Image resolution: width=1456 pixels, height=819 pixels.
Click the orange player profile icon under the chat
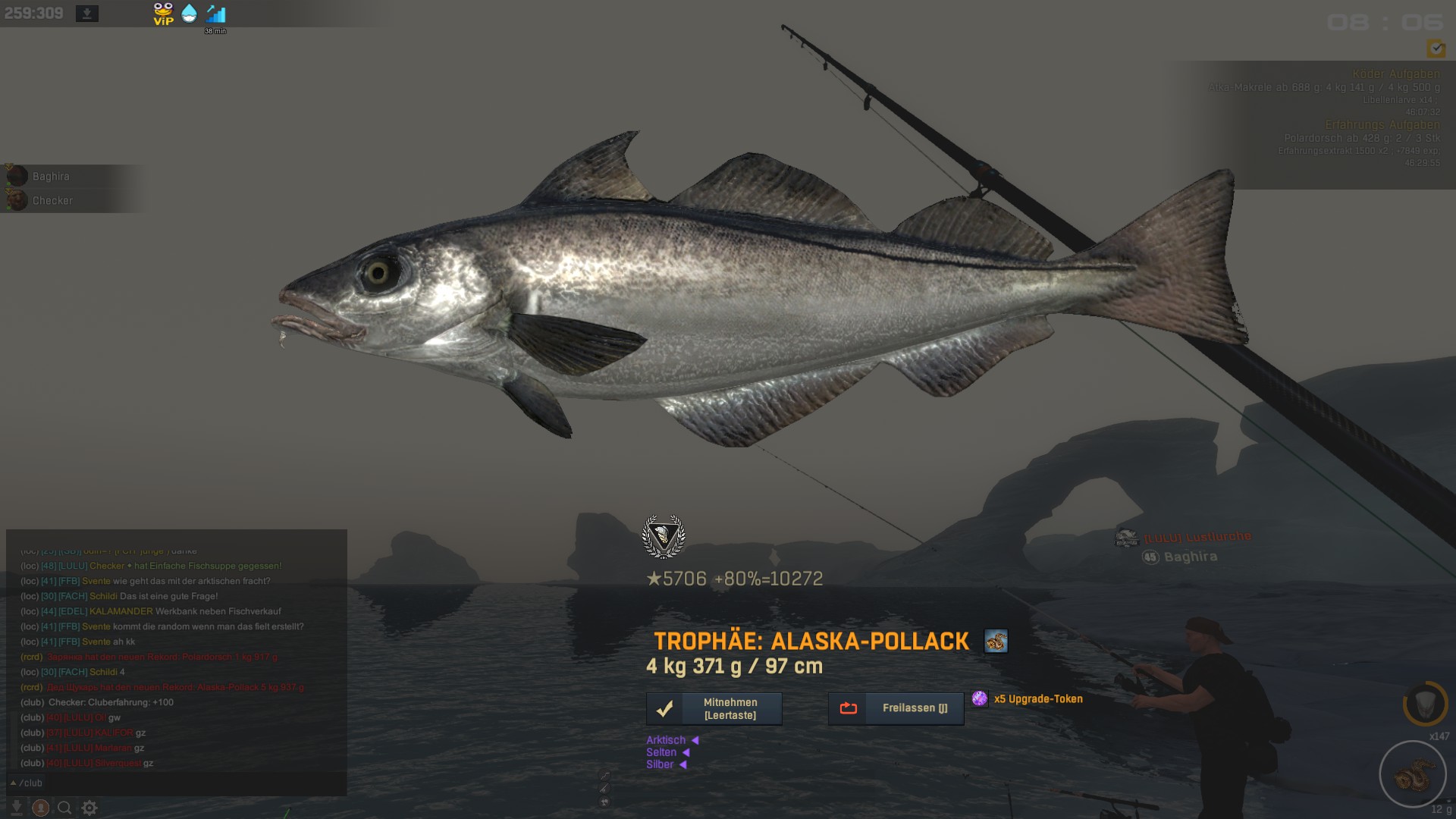tap(41, 808)
